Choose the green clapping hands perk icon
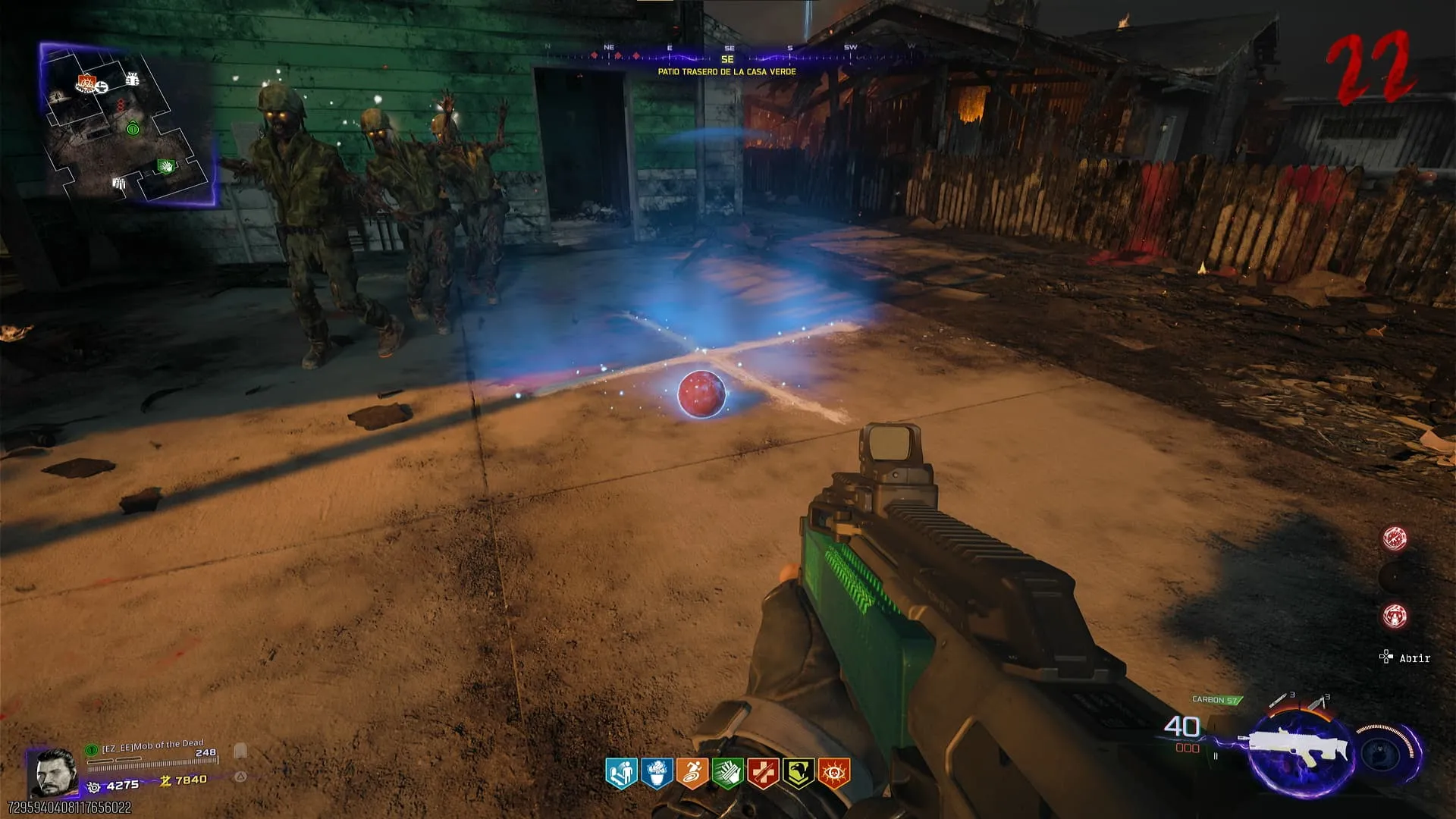This screenshot has width=1456, height=819. (x=728, y=773)
